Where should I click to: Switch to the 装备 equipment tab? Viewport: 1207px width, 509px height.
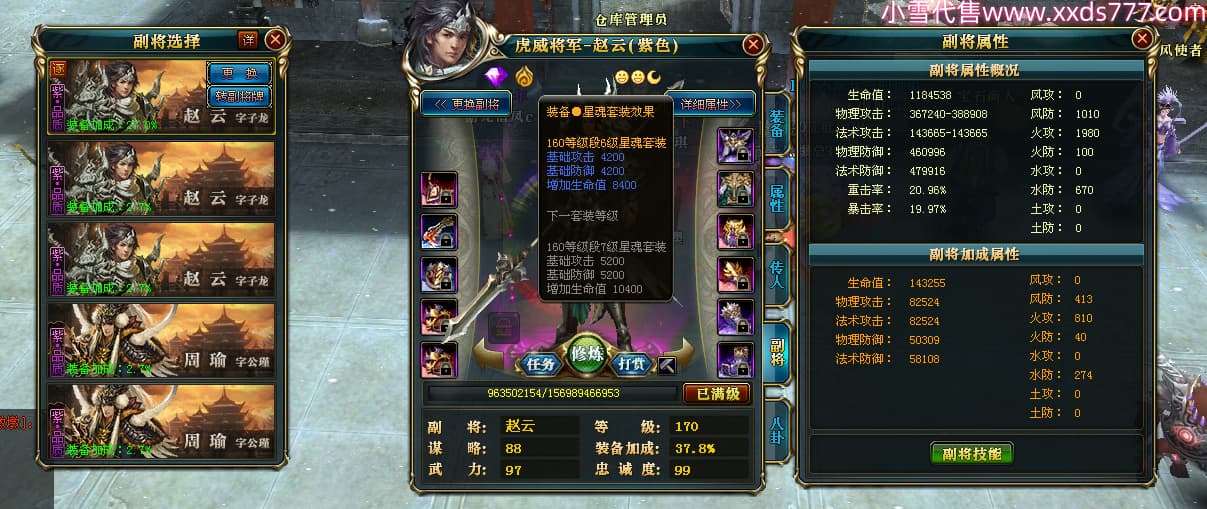[x=777, y=126]
